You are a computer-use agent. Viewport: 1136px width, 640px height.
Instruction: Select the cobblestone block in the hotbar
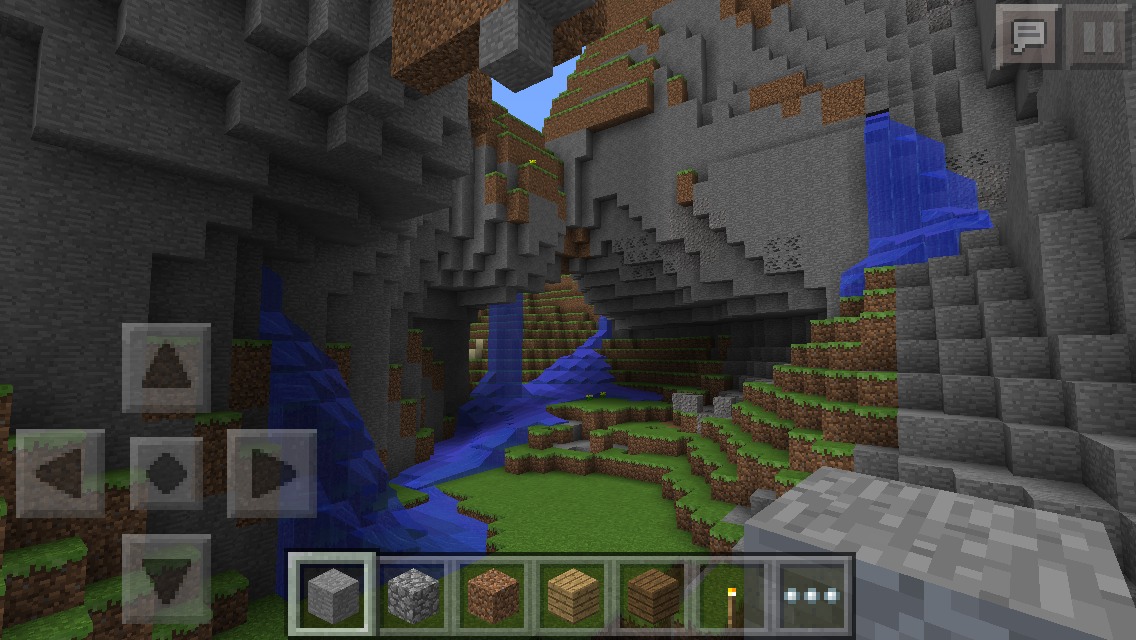click(411, 594)
